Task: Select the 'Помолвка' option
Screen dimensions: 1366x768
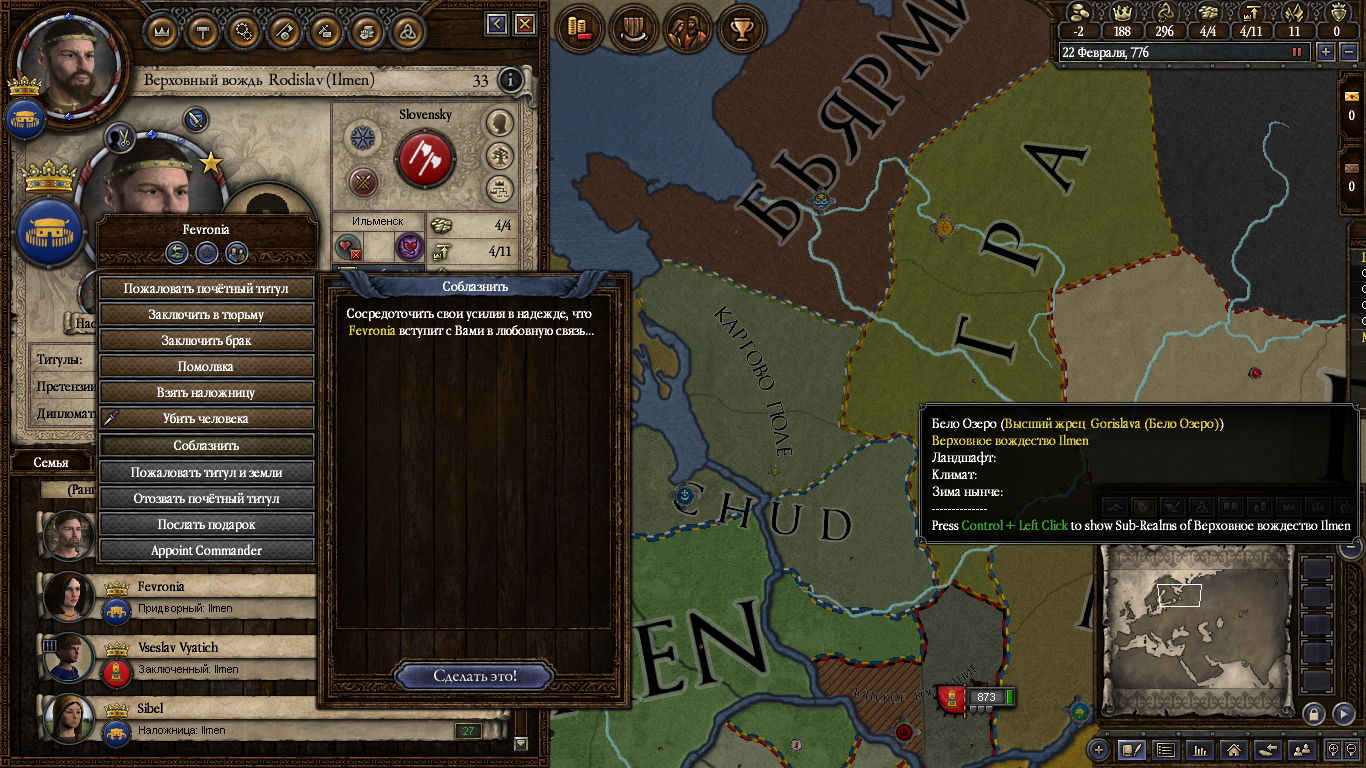Action: pyautogui.click(x=206, y=367)
